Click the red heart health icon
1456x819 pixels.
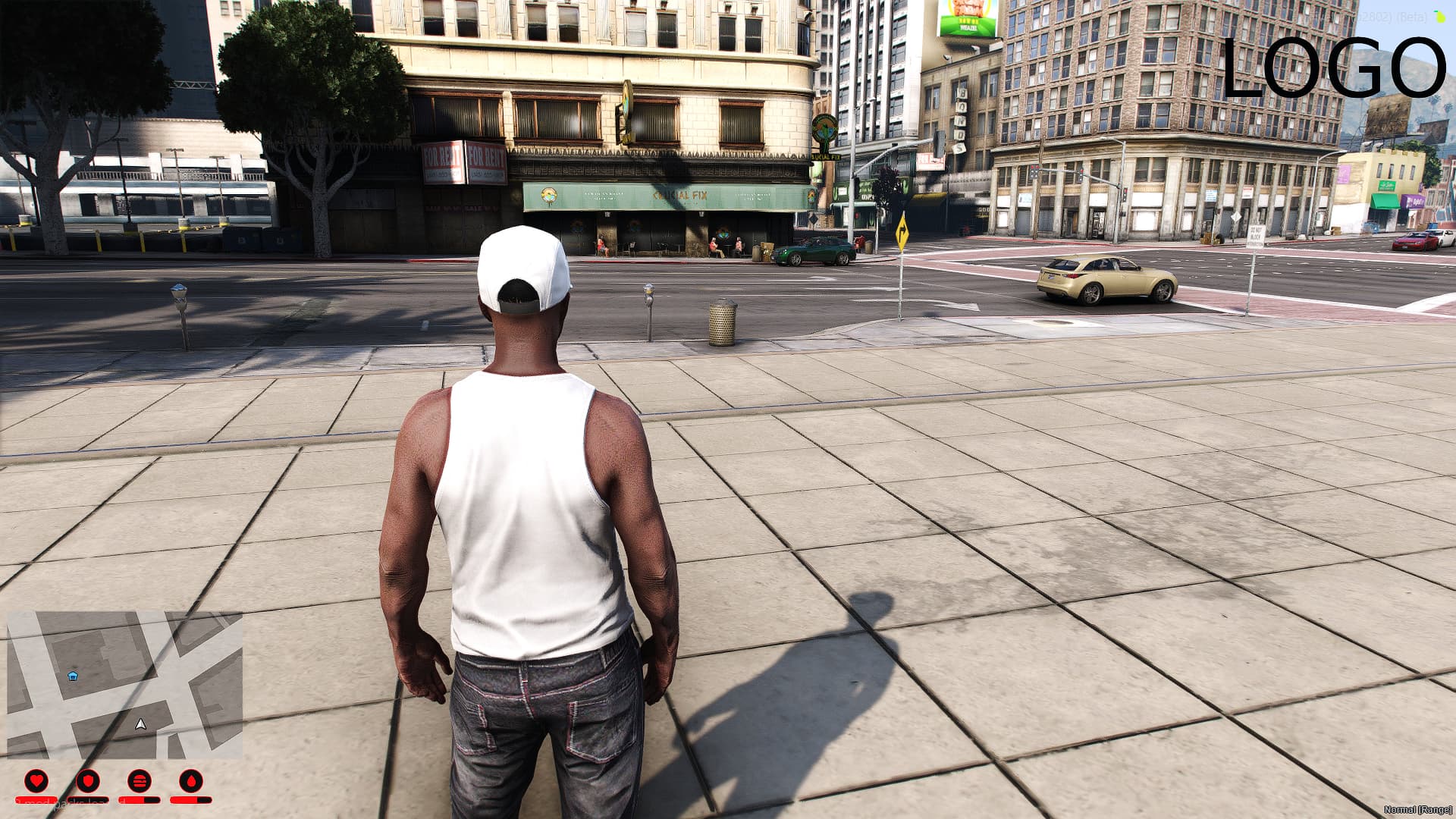36,780
